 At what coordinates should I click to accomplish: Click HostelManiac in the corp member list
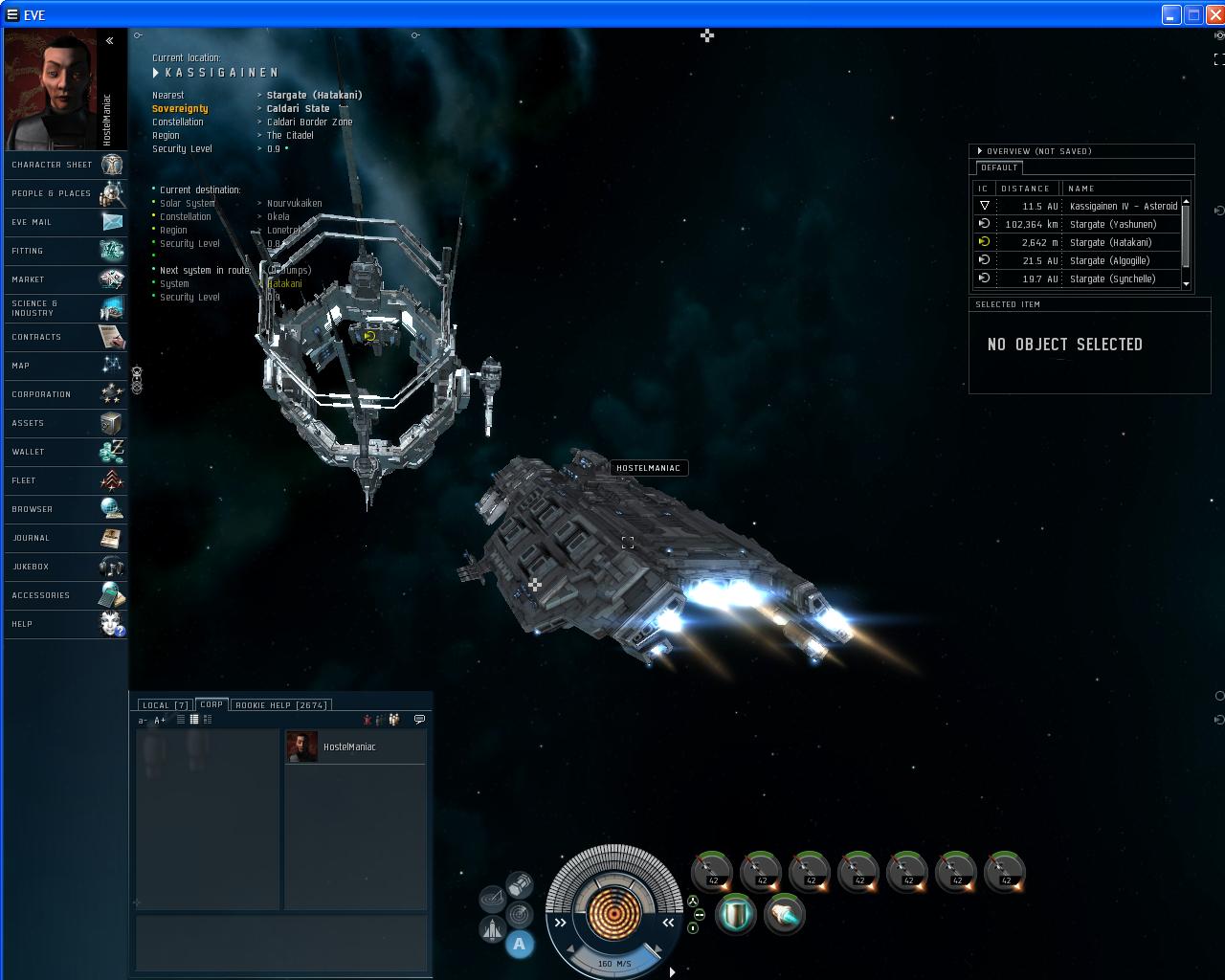coord(349,747)
